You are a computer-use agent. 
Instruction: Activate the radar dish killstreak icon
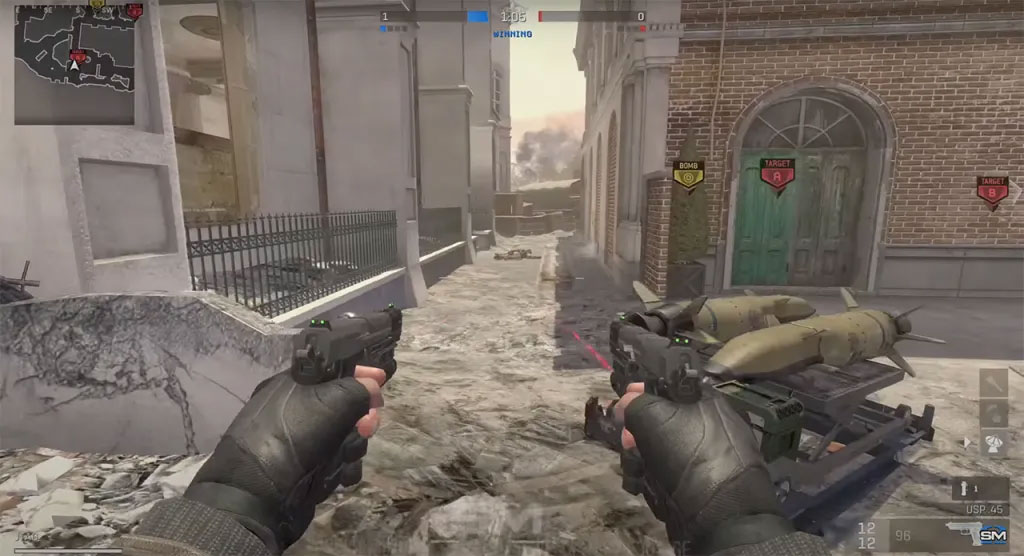click(x=994, y=443)
